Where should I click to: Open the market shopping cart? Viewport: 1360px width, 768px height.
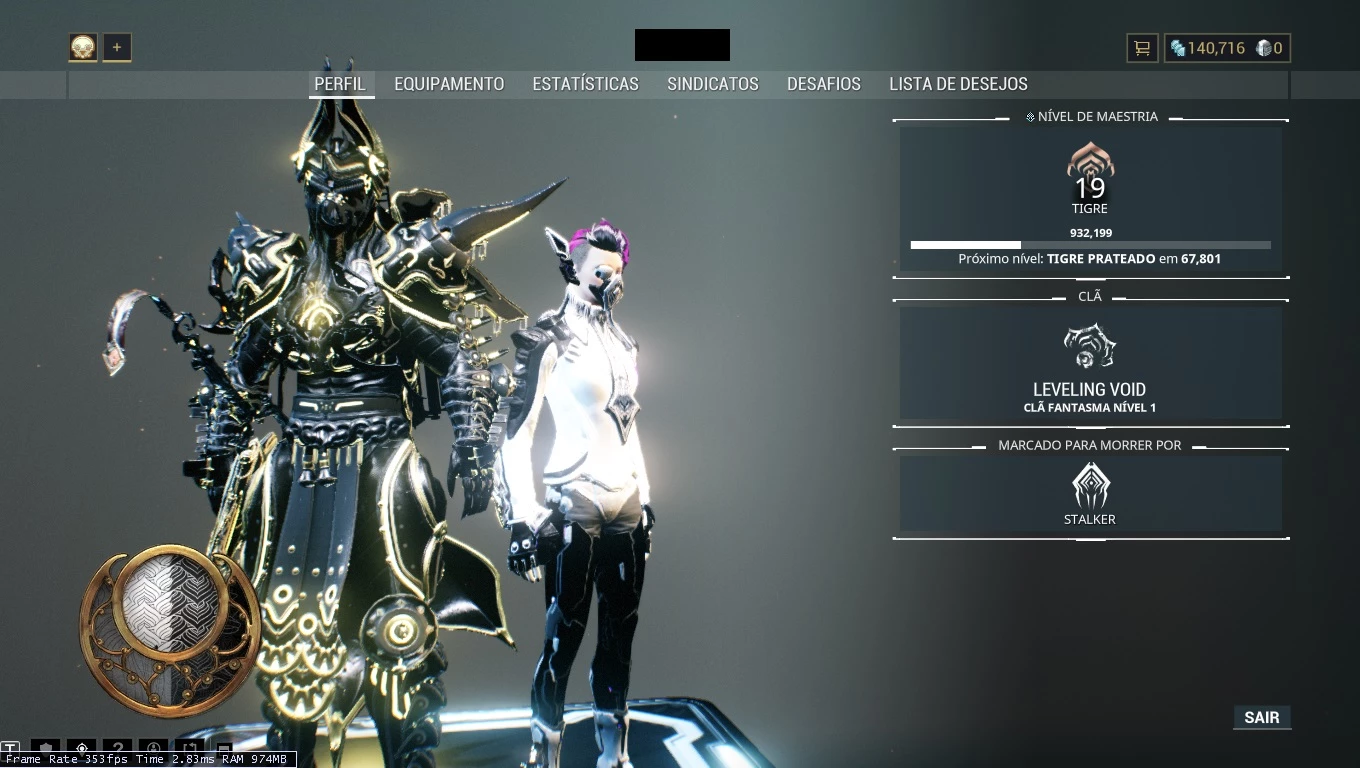1141,48
